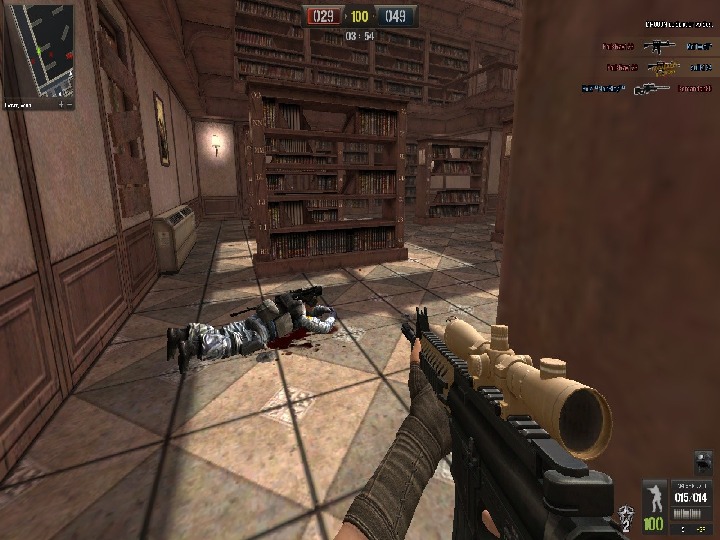This screenshot has height=540, width=720.
Task: Select the gold rifle kill feed entry
Action: 661,67
